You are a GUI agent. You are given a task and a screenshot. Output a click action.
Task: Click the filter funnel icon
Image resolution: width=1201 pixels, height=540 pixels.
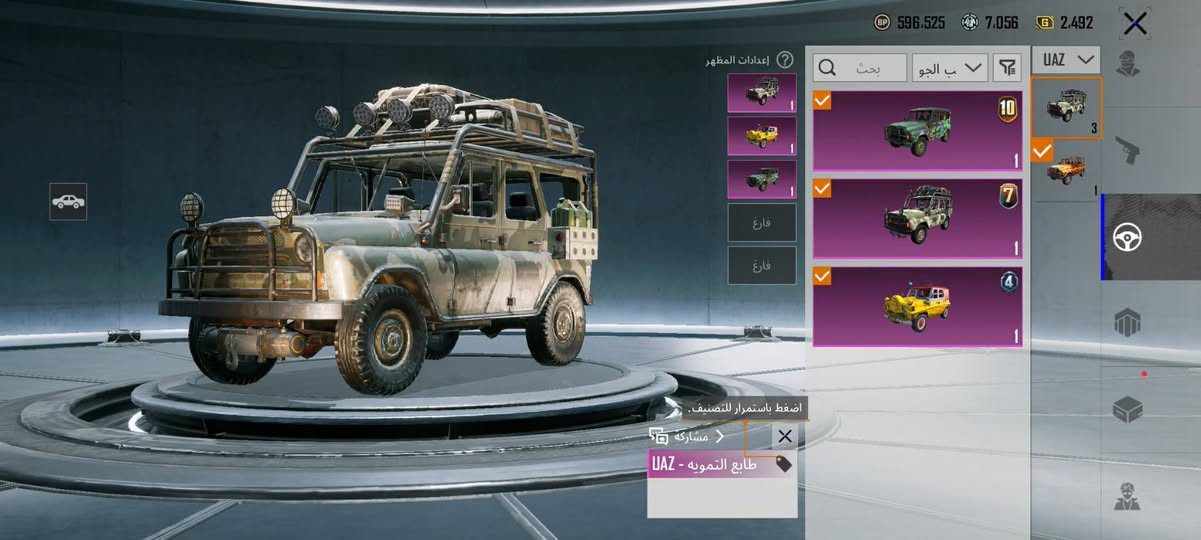1007,68
